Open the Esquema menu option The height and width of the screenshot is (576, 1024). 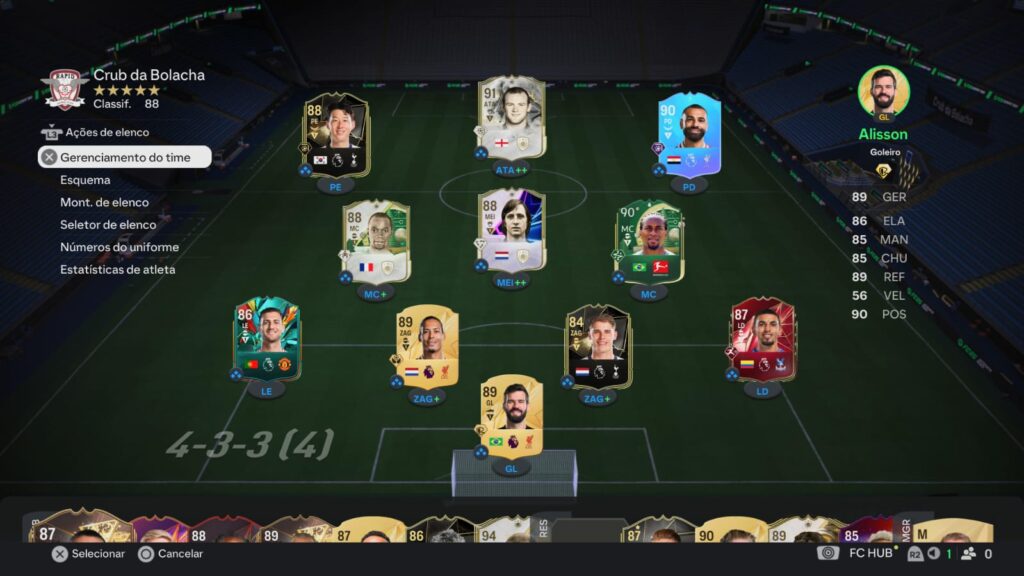[x=85, y=180]
